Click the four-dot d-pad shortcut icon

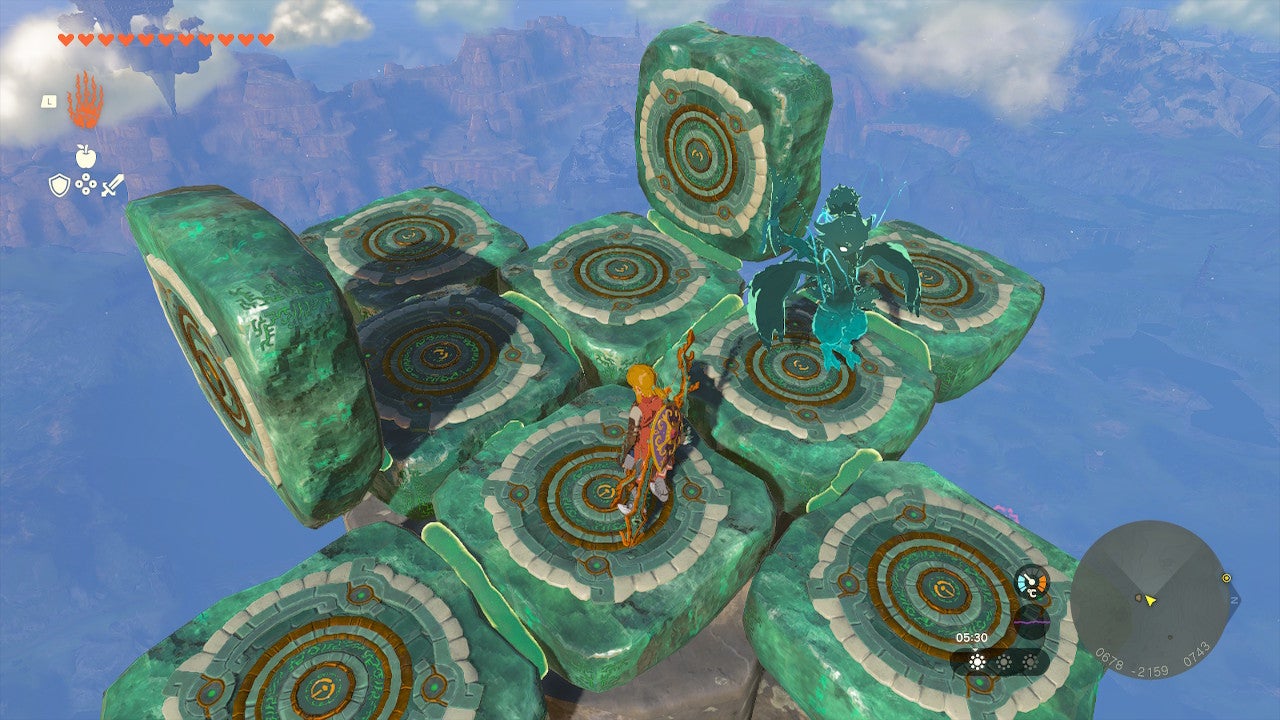click(x=86, y=185)
